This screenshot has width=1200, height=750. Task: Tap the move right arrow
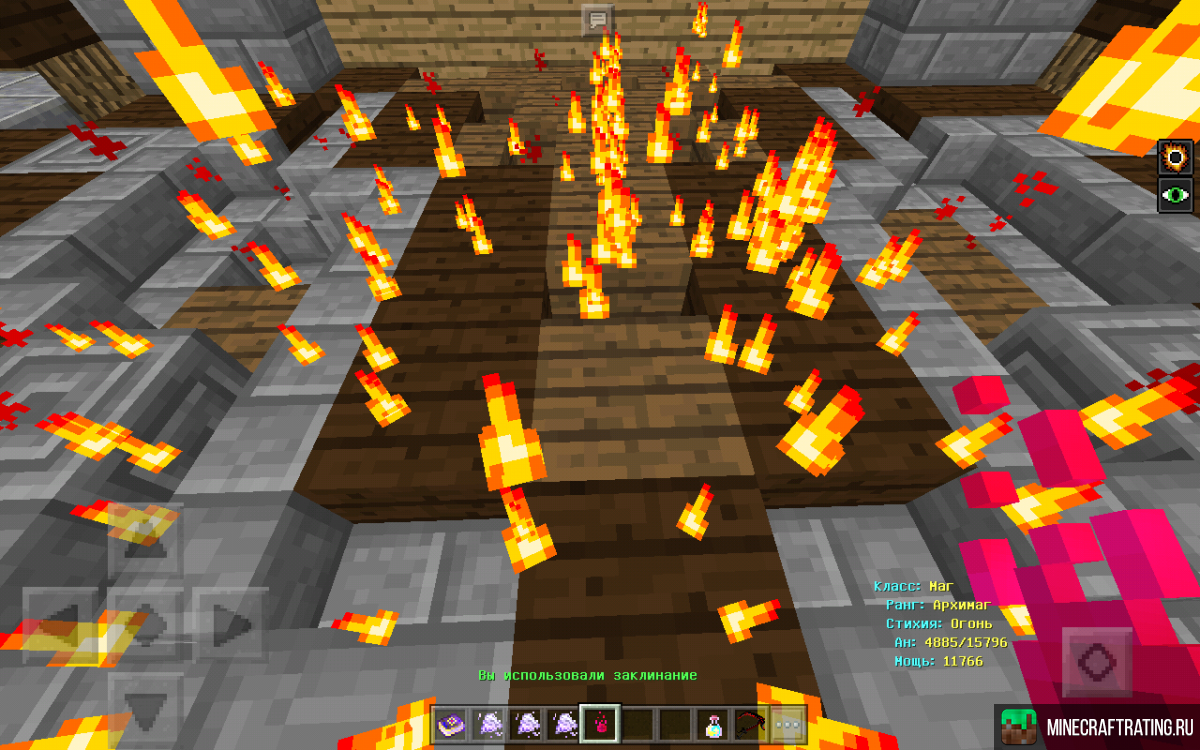pyautogui.click(x=231, y=625)
